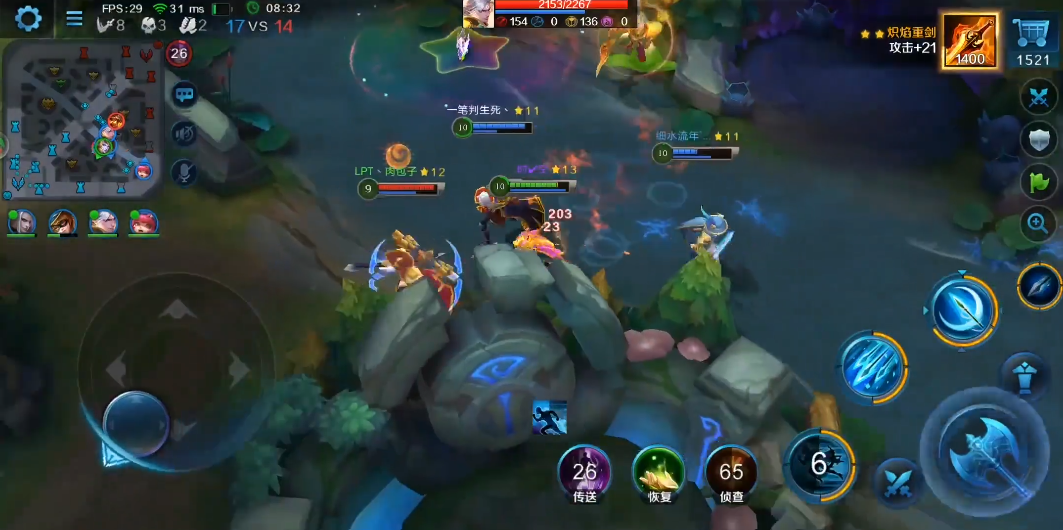Open the quick chat speech bubble

pyautogui.click(x=184, y=95)
